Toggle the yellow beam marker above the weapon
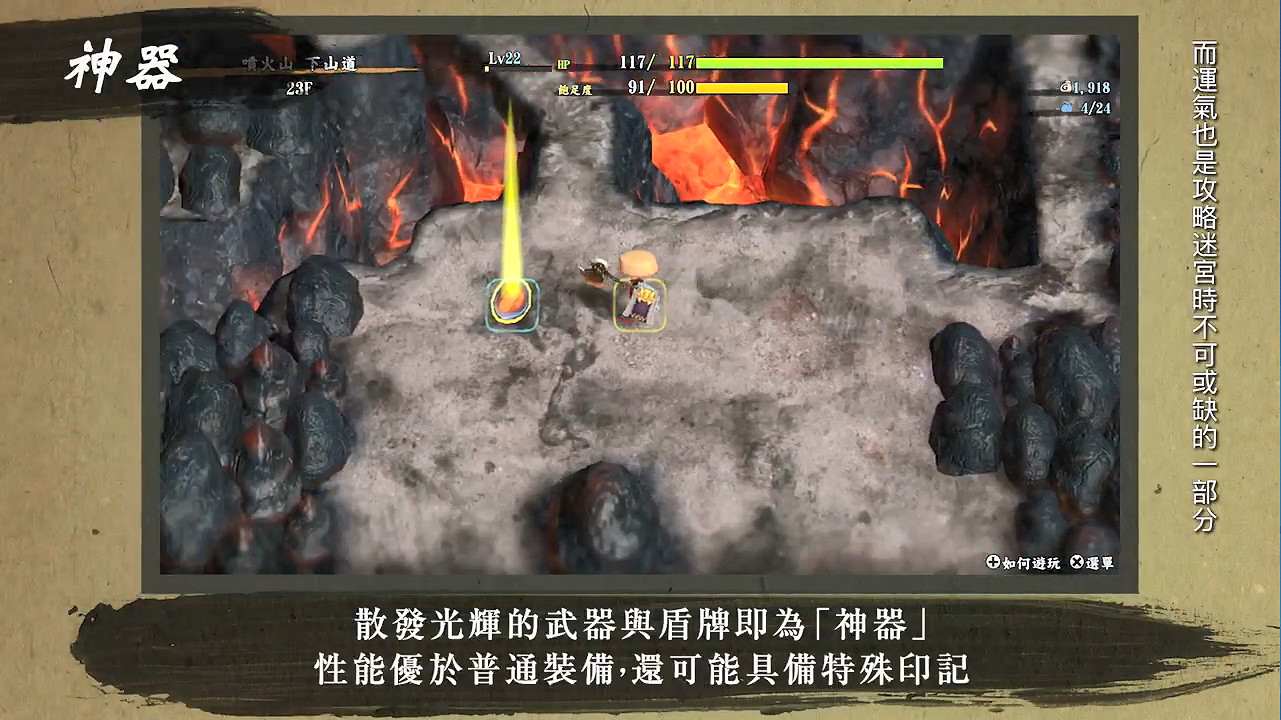Viewport: 1281px width, 720px height. click(514, 180)
